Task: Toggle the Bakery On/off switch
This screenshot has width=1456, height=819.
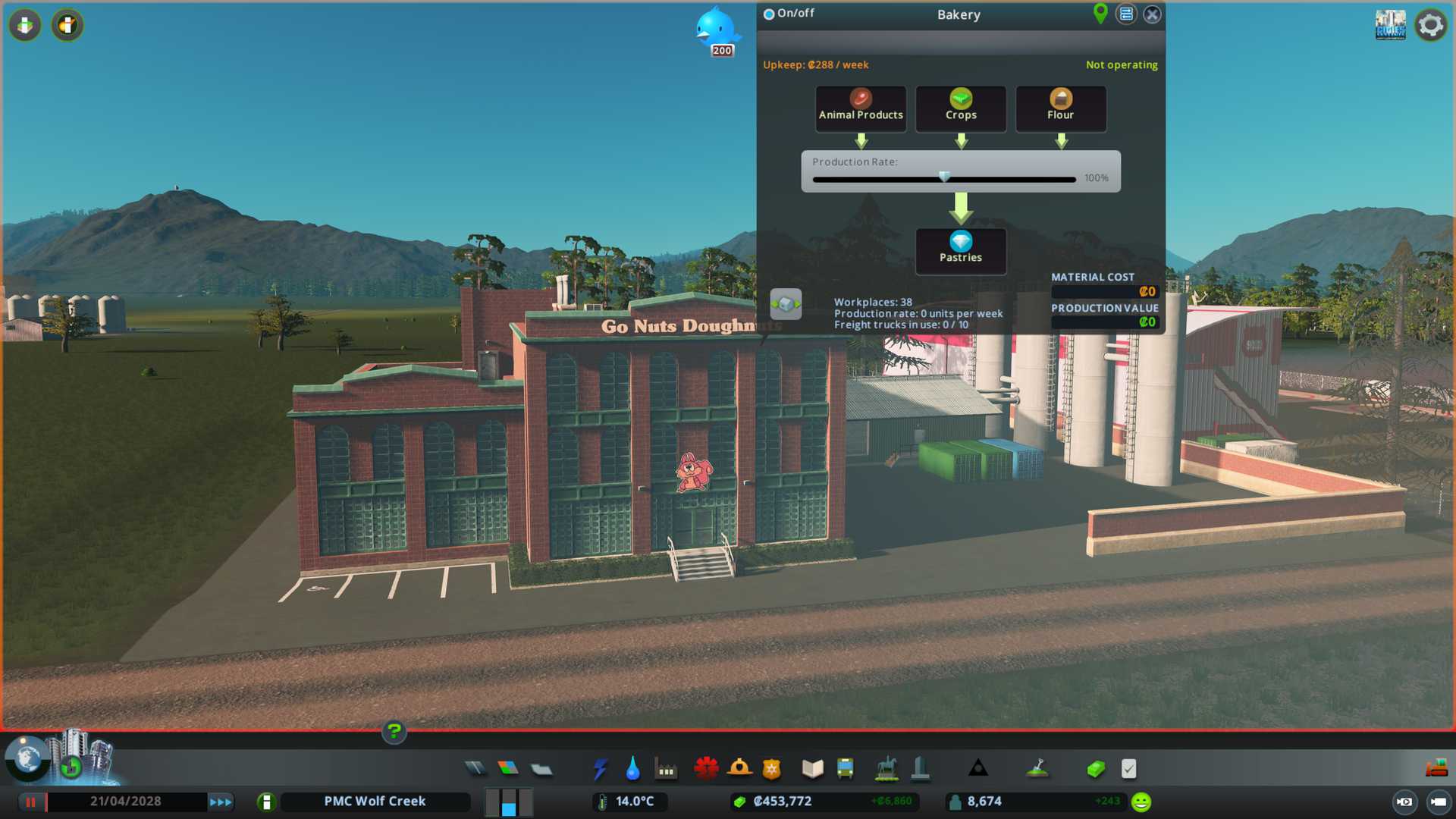Action: click(x=769, y=14)
